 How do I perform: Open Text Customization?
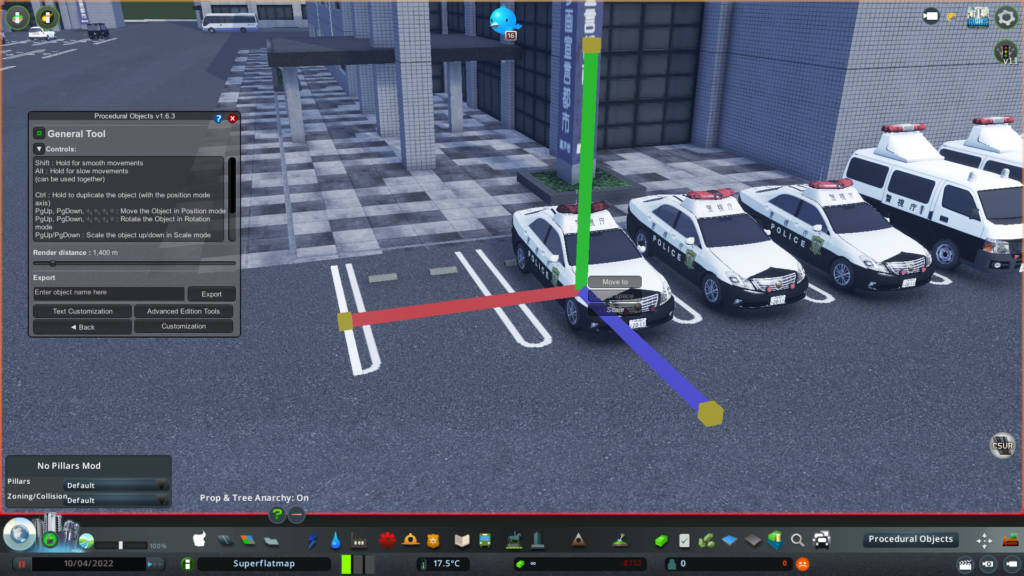point(82,311)
